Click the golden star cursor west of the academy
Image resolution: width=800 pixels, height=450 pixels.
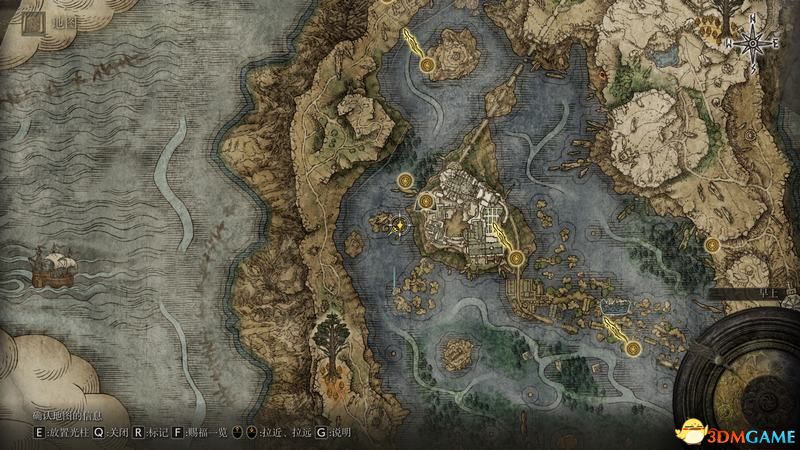coord(400,225)
